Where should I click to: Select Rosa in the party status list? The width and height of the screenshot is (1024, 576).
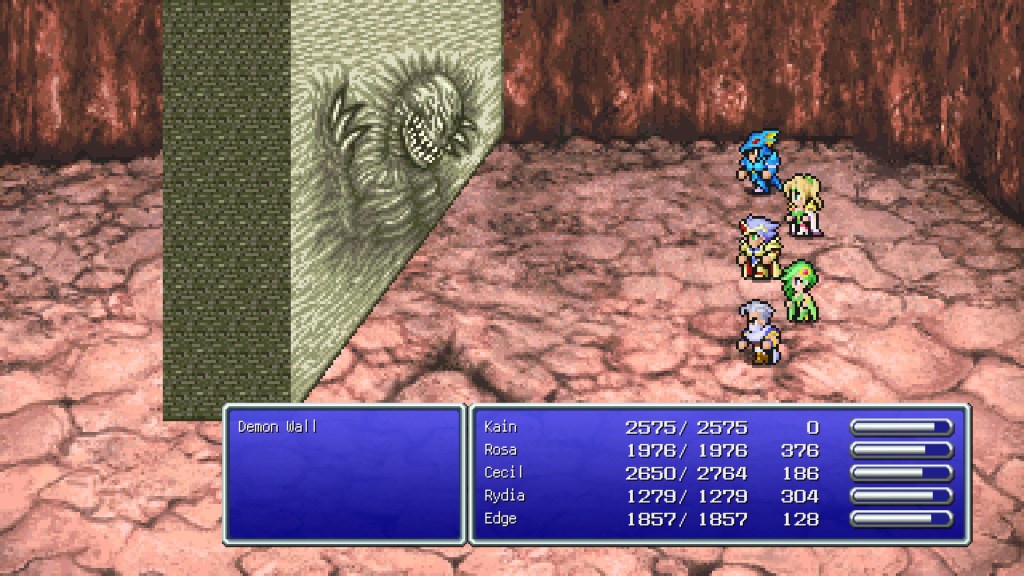(500, 450)
